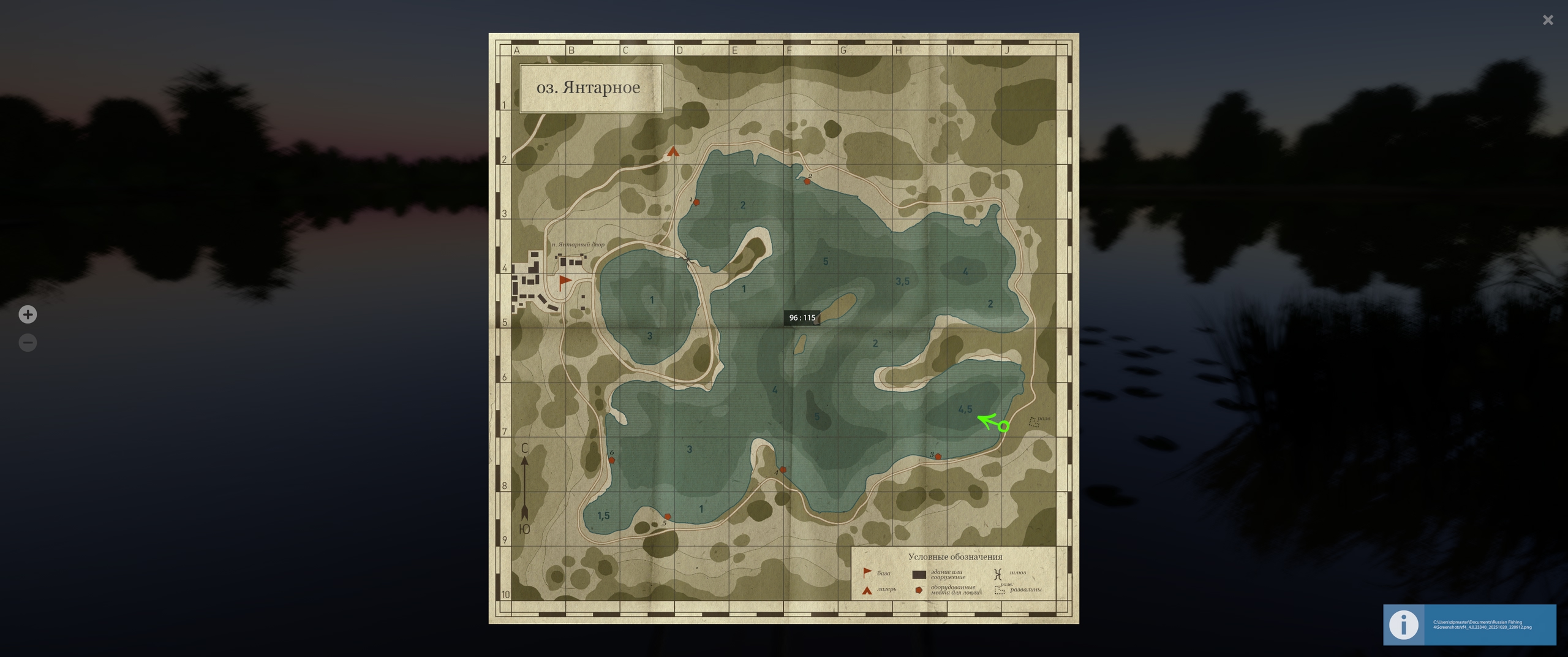Viewport: 1568px width, 657px height.
Task: Select the green circle marker on the map
Action: click(x=1003, y=426)
